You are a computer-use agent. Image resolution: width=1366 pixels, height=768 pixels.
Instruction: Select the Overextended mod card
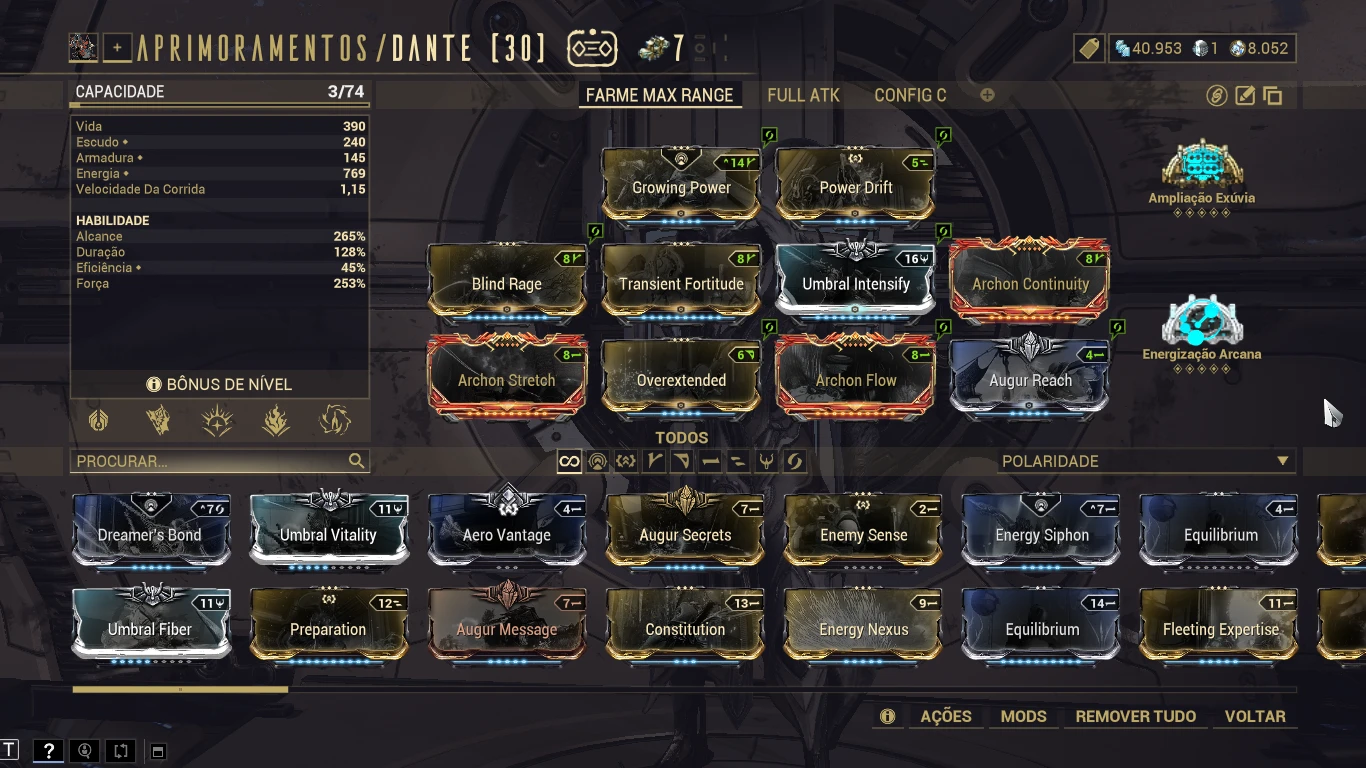[681, 379]
